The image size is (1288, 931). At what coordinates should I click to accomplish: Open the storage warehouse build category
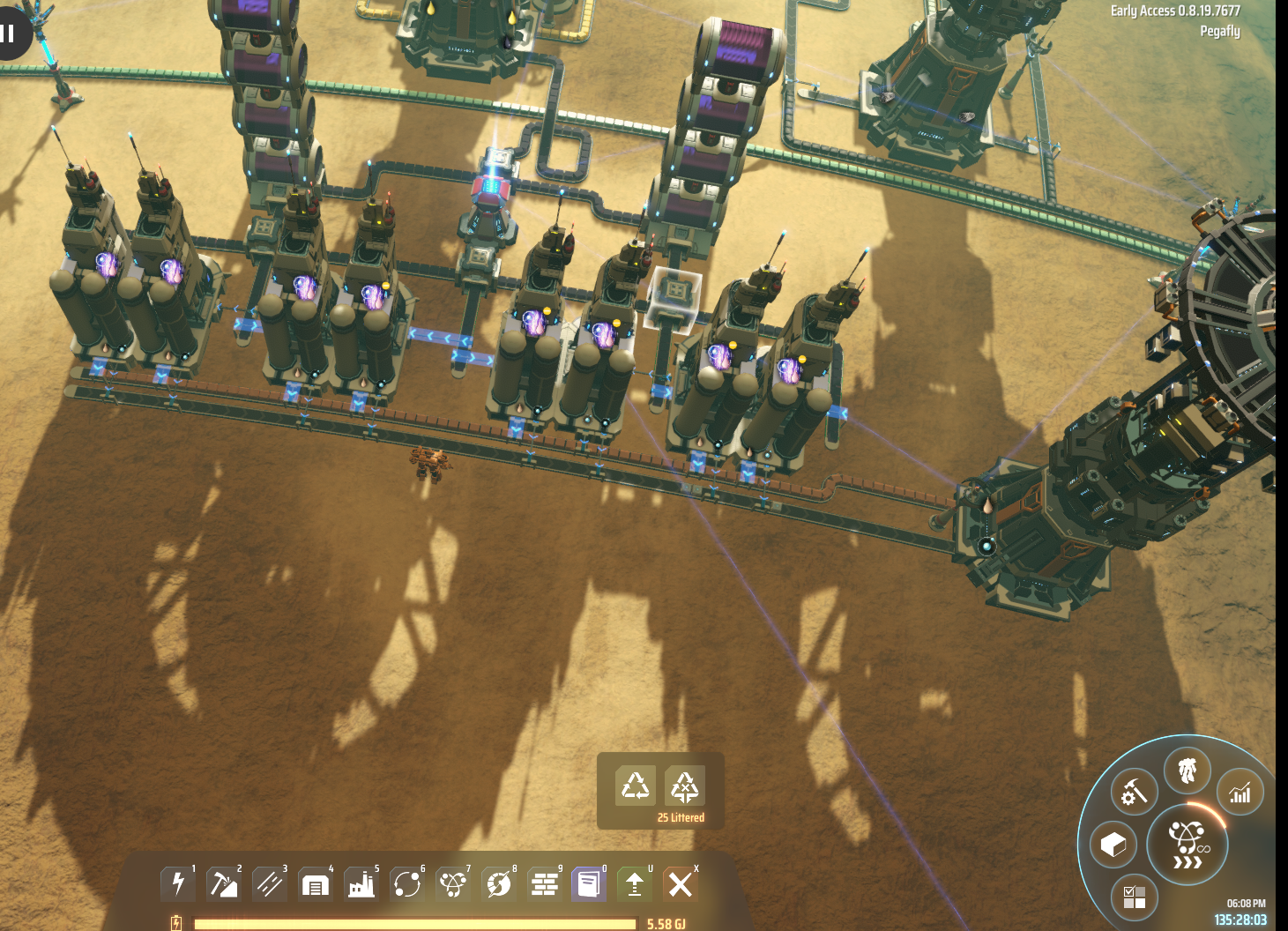tap(315, 883)
